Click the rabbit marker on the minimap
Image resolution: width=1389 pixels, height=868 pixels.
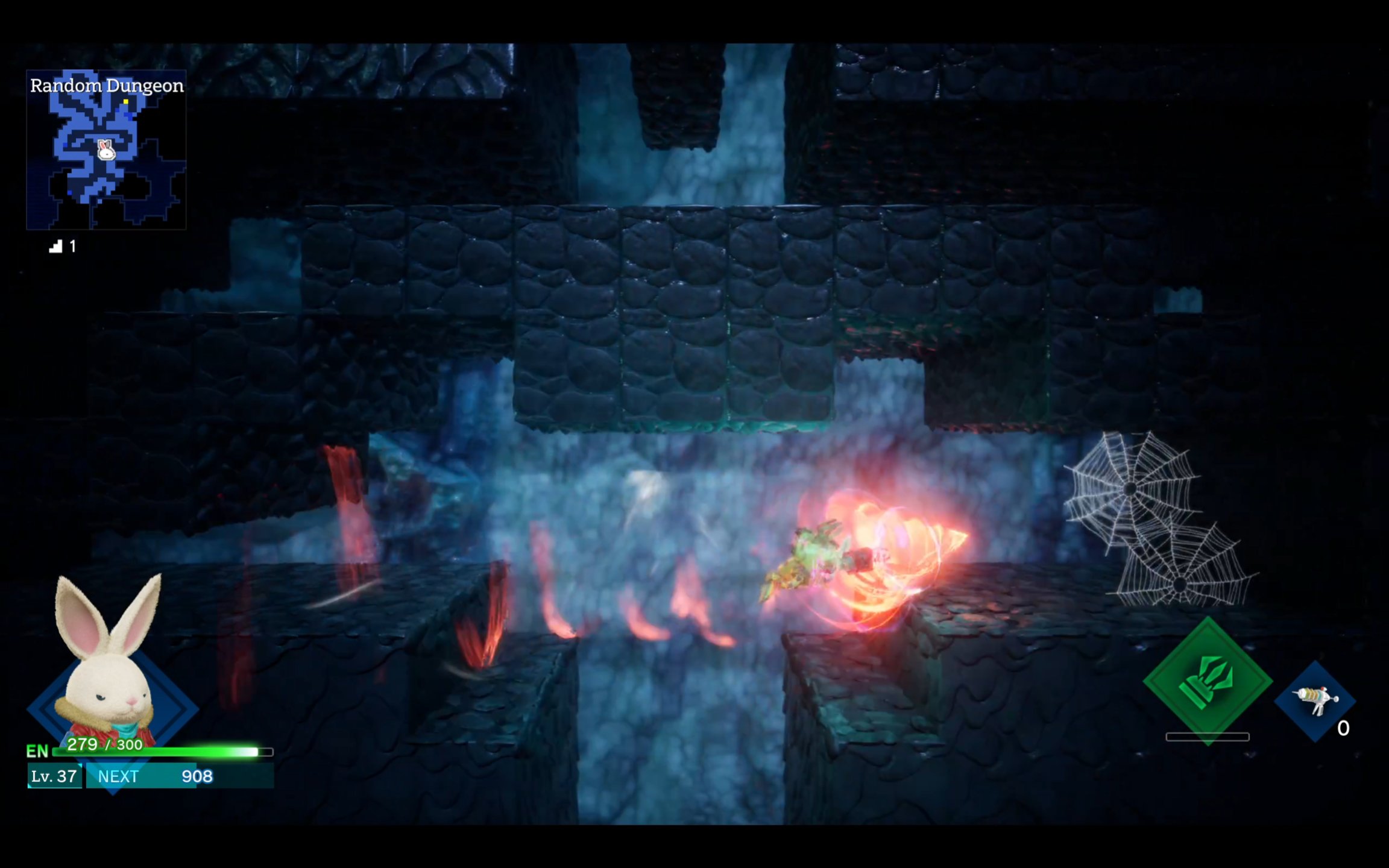(x=106, y=149)
